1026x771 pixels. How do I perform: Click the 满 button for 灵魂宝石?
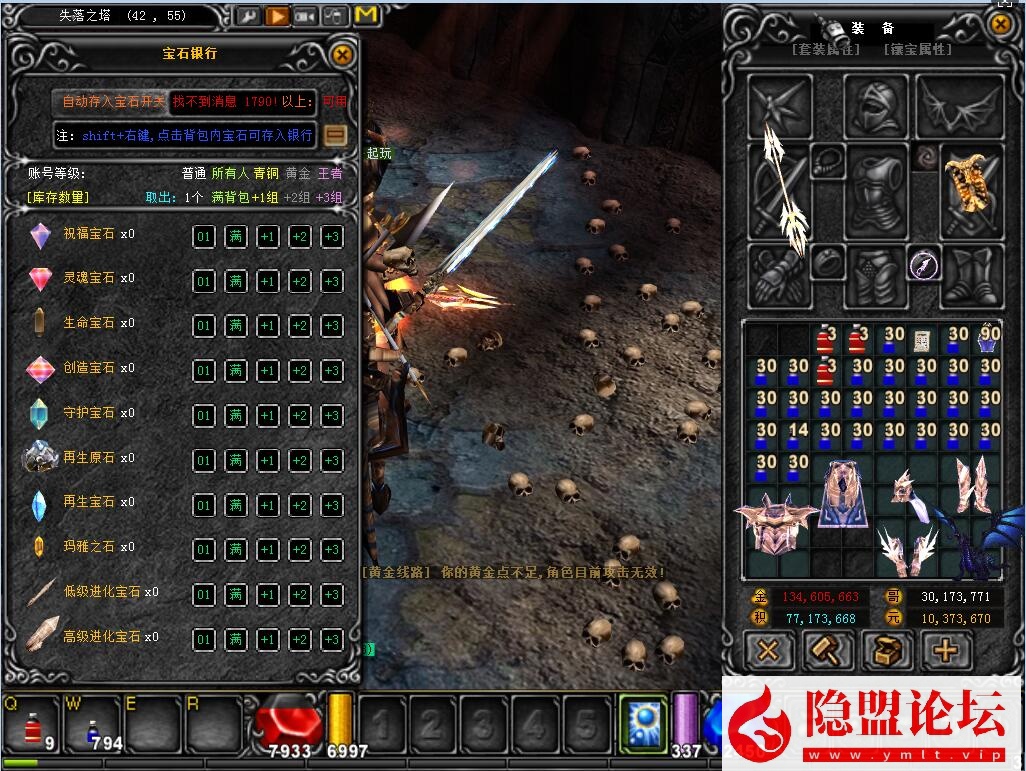coord(235,281)
